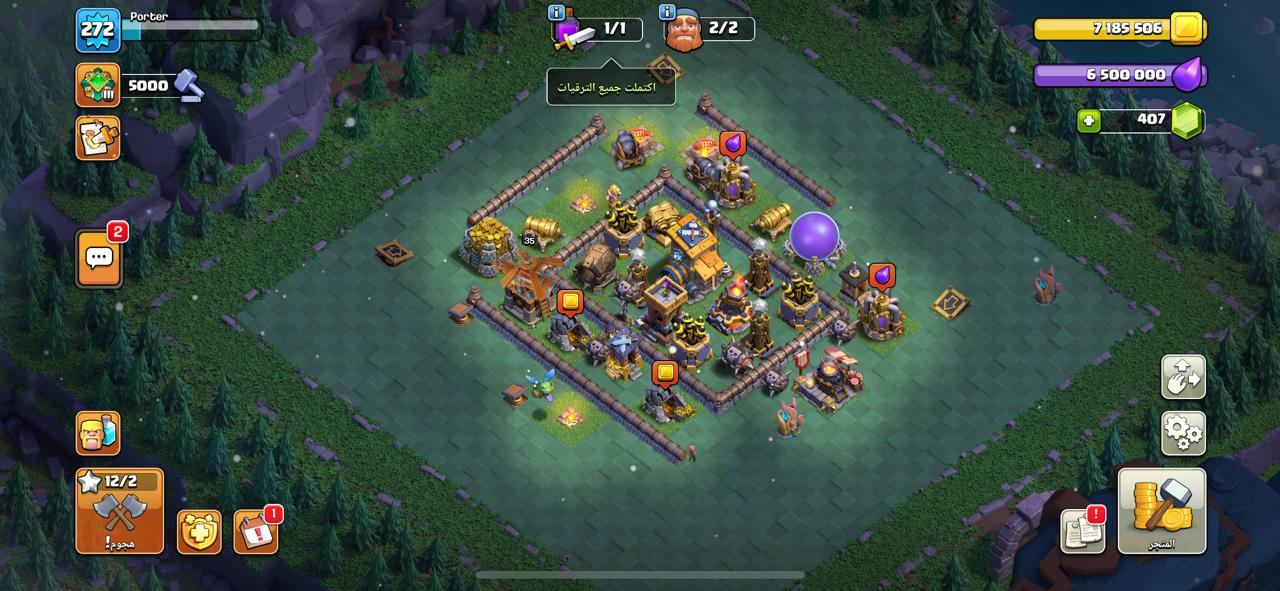Image resolution: width=1280 pixels, height=591 pixels.
Task: Open the chat with 2 notifications
Action: [x=99, y=259]
